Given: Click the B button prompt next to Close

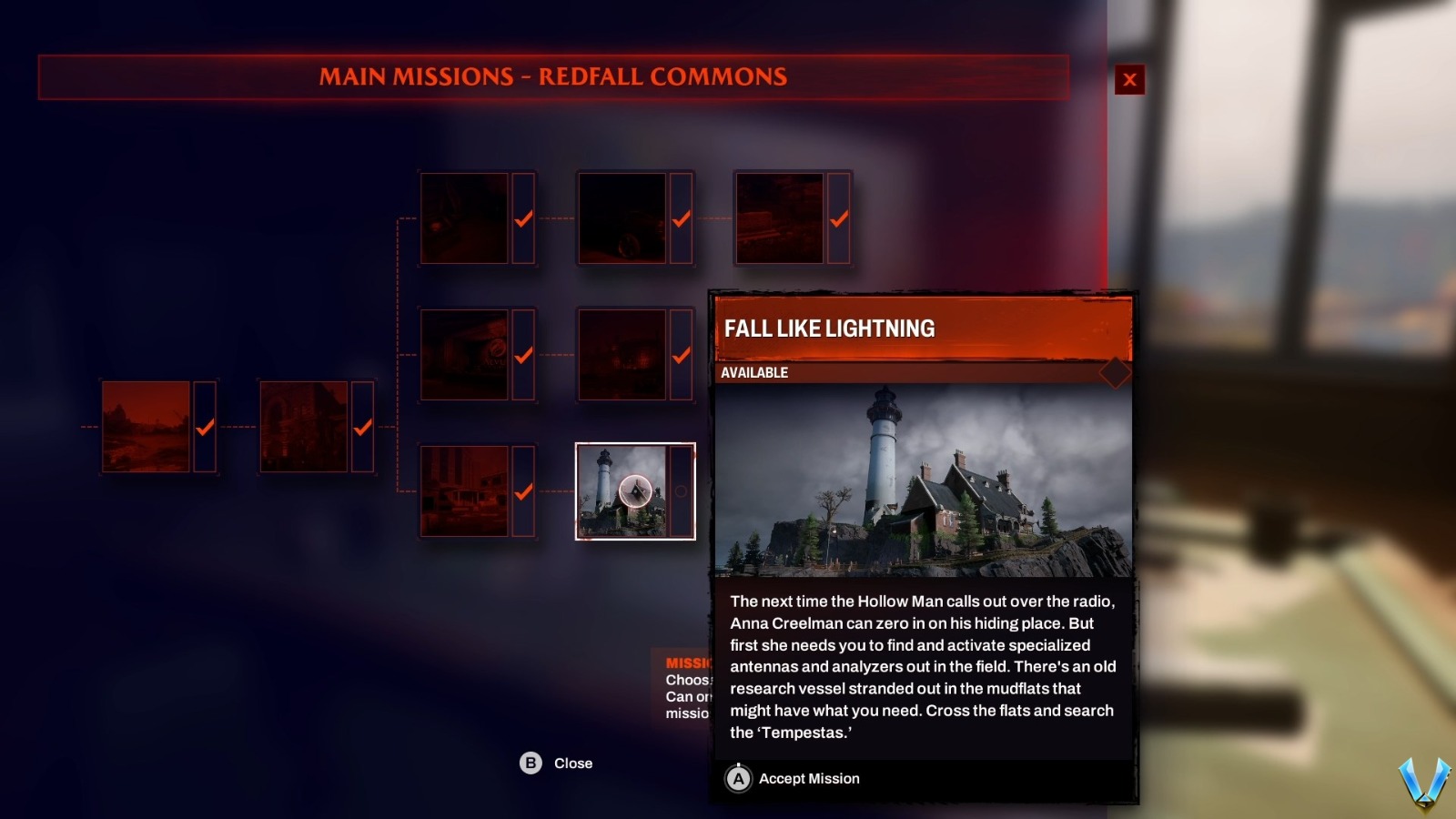Looking at the screenshot, I should coord(529,763).
